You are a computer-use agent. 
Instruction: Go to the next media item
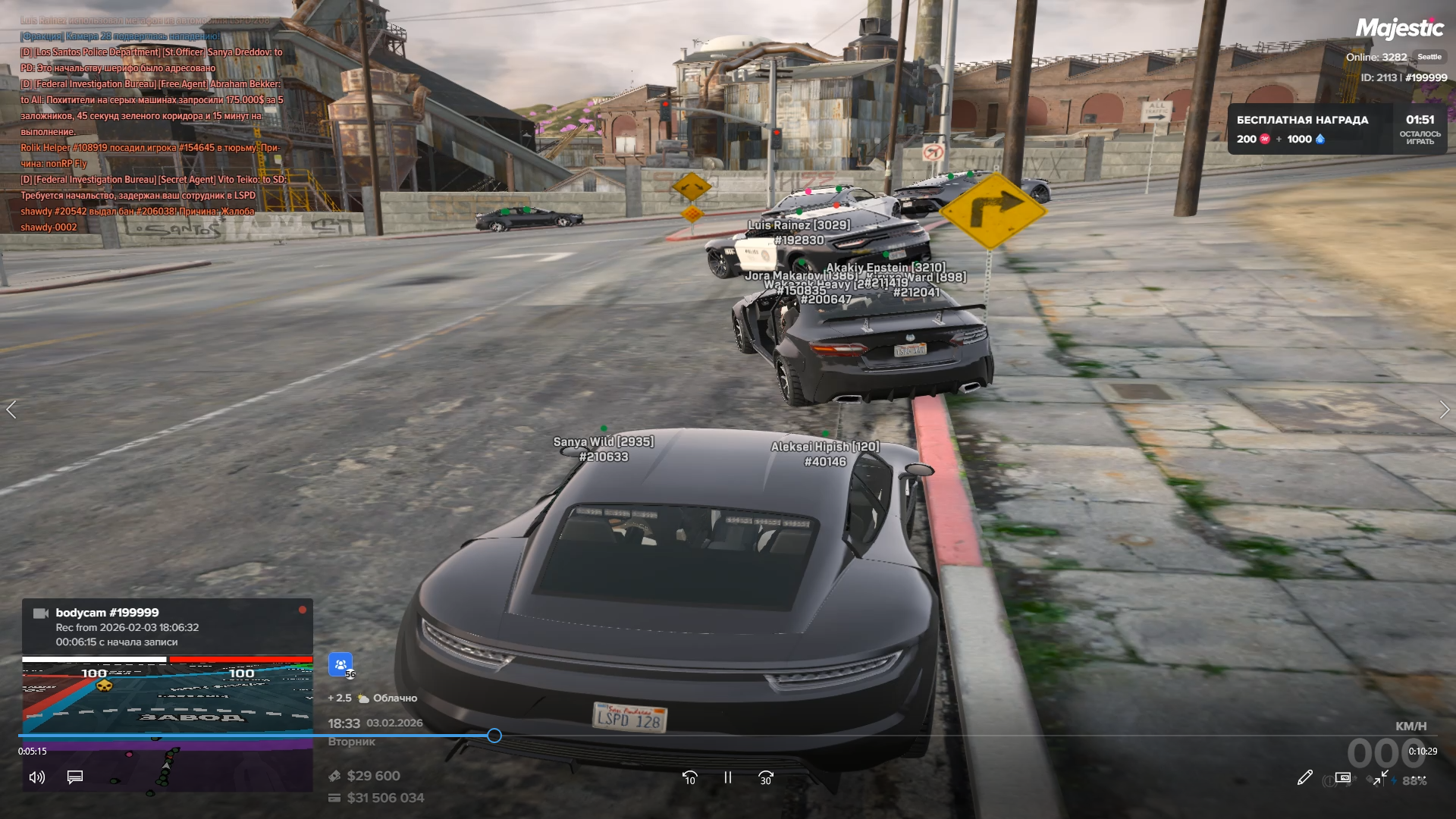point(1444,410)
